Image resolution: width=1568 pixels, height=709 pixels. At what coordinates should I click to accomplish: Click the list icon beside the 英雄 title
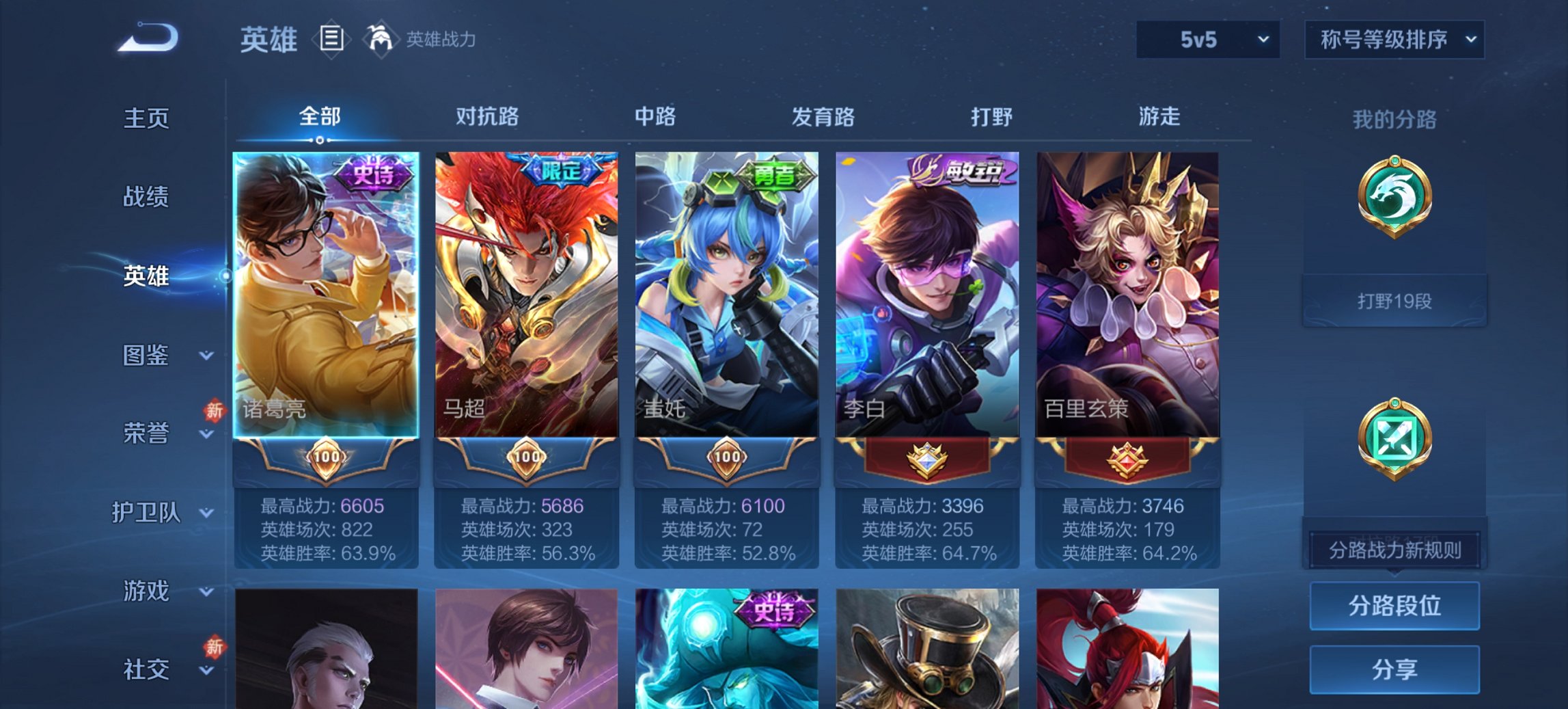(330, 39)
